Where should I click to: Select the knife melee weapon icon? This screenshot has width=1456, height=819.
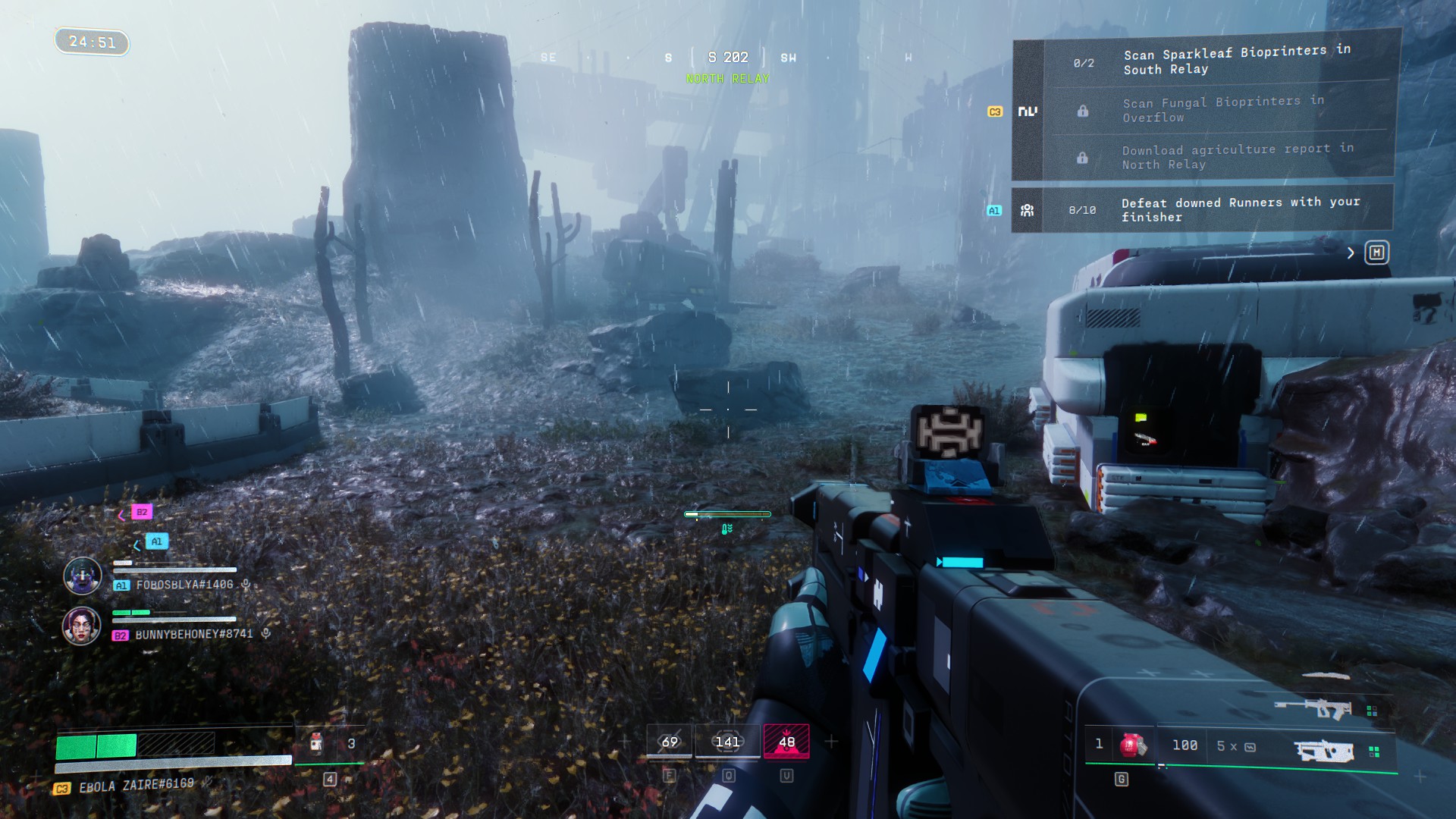[x=1326, y=676]
